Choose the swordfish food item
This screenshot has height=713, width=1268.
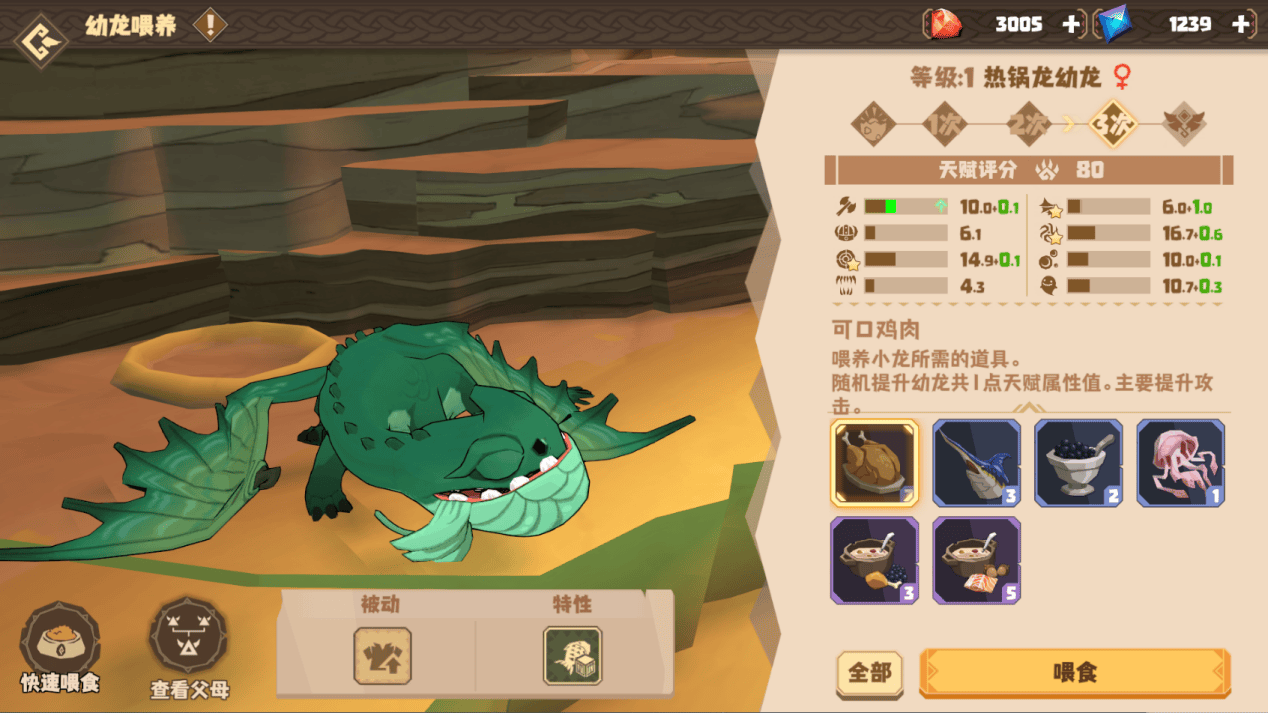click(x=976, y=462)
